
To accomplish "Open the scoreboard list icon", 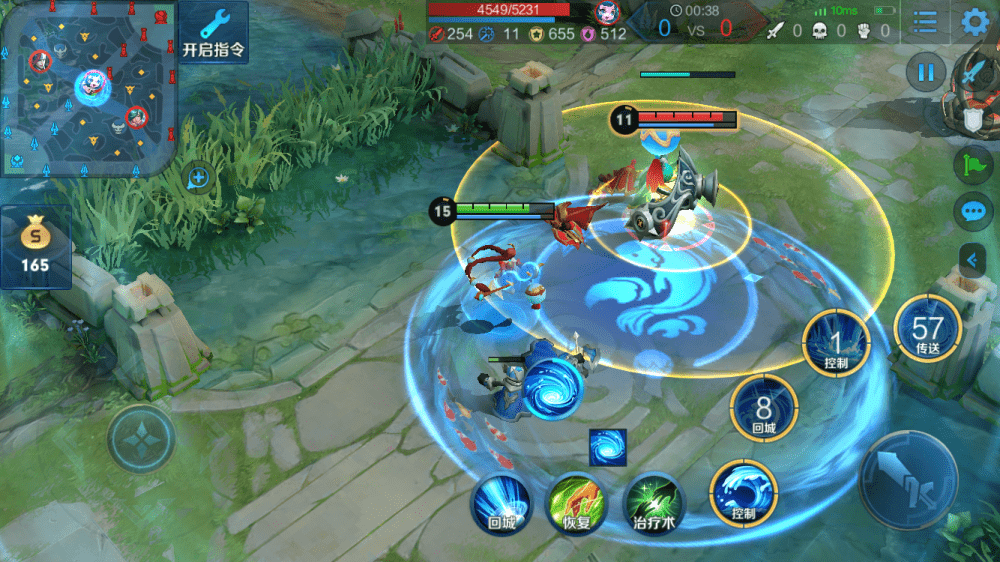I will click(x=925, y=22).
